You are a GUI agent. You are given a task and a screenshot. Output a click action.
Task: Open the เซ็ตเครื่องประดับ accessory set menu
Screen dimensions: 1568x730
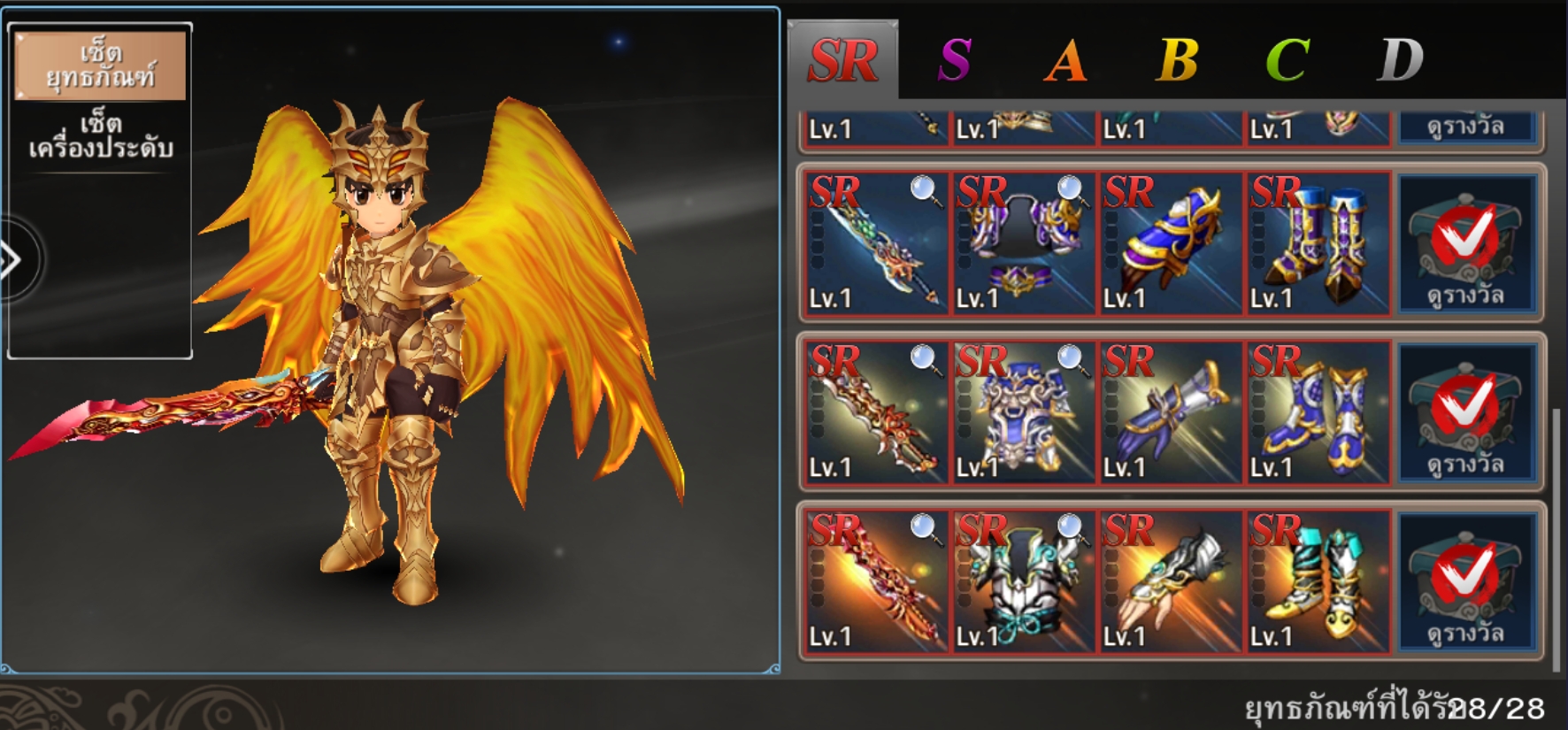(100, 135)
